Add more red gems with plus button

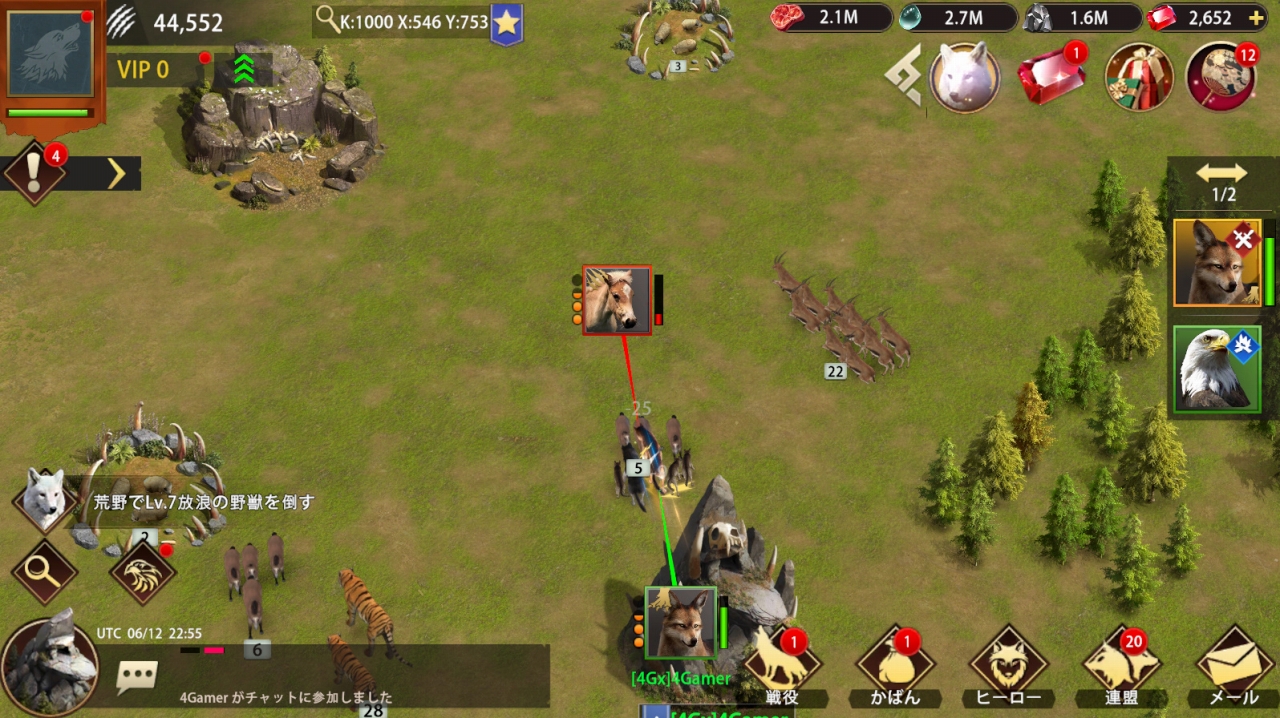tap(1256, 18)
